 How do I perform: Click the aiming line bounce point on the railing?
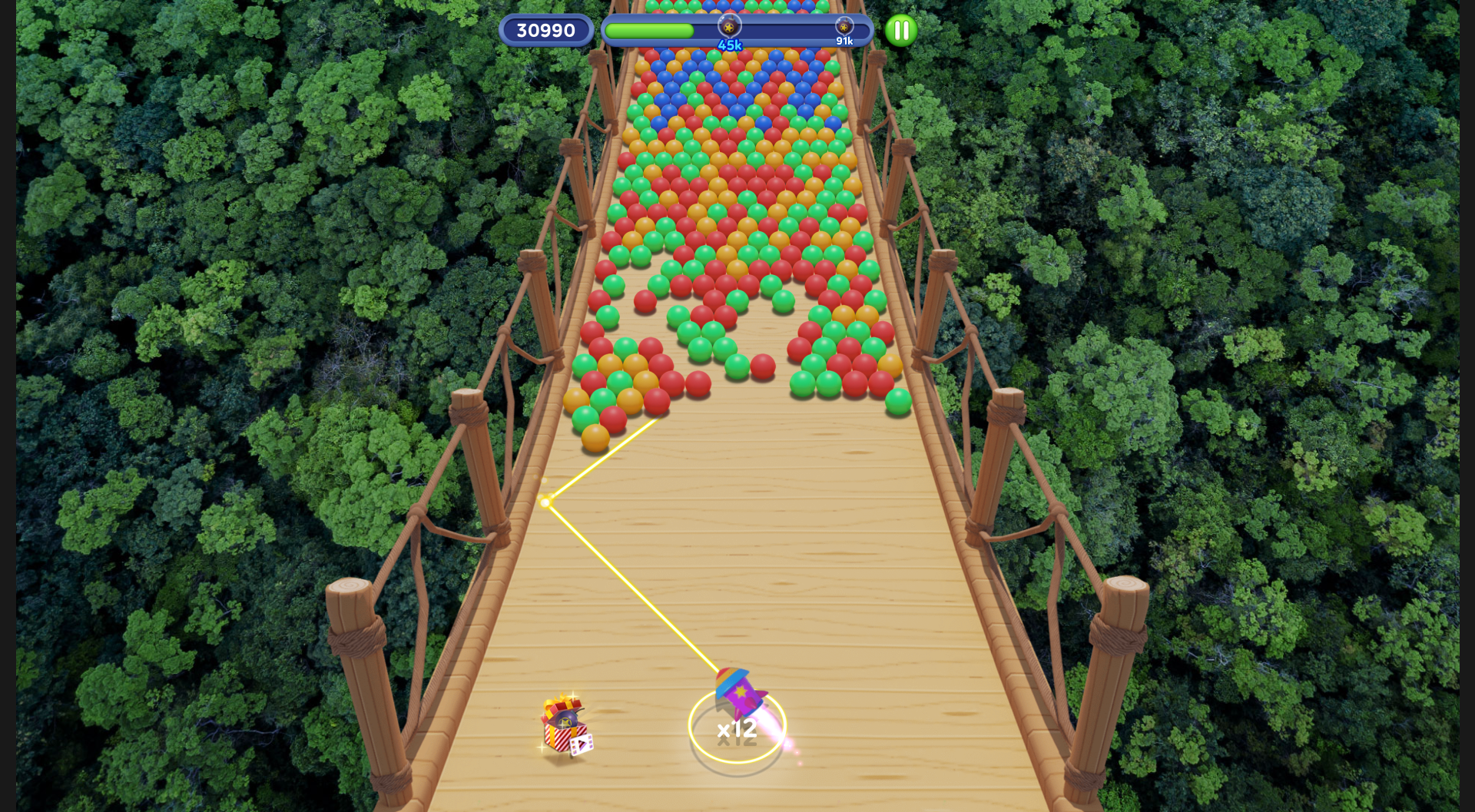pyautogui.click(x=545, y=501)
